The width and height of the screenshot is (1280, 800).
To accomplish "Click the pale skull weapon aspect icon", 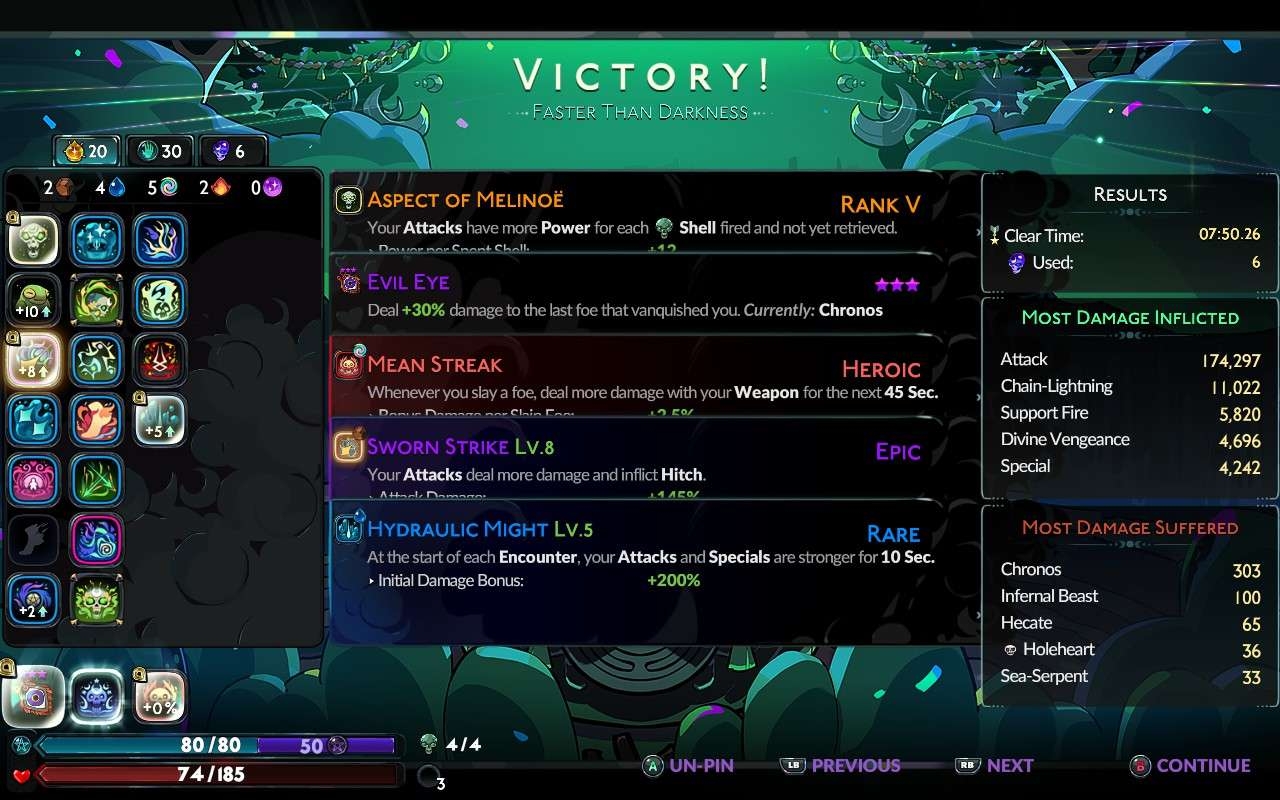I will click(34, 240).
